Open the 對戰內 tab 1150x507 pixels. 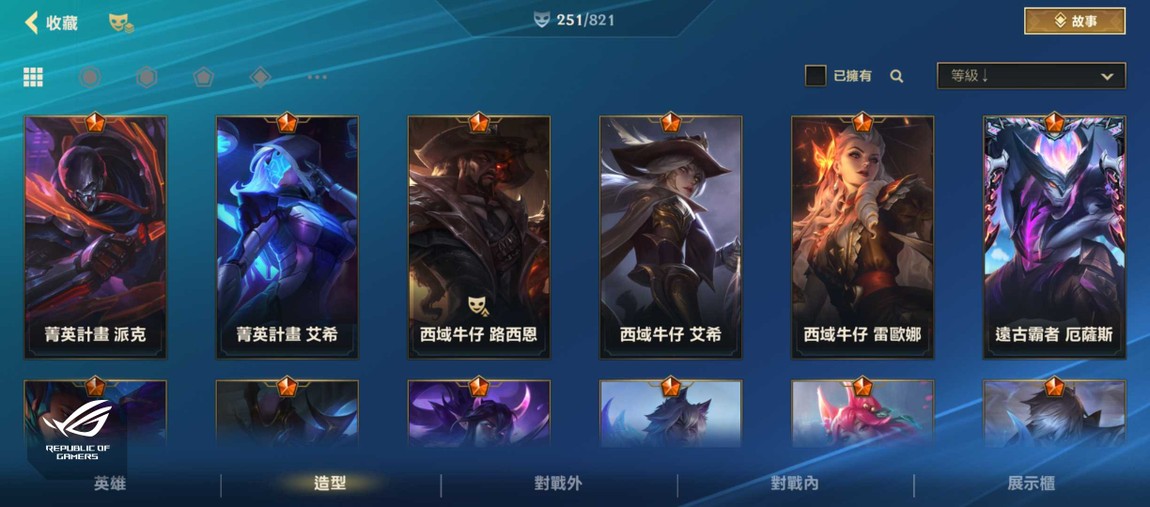(x=795, y=484)
